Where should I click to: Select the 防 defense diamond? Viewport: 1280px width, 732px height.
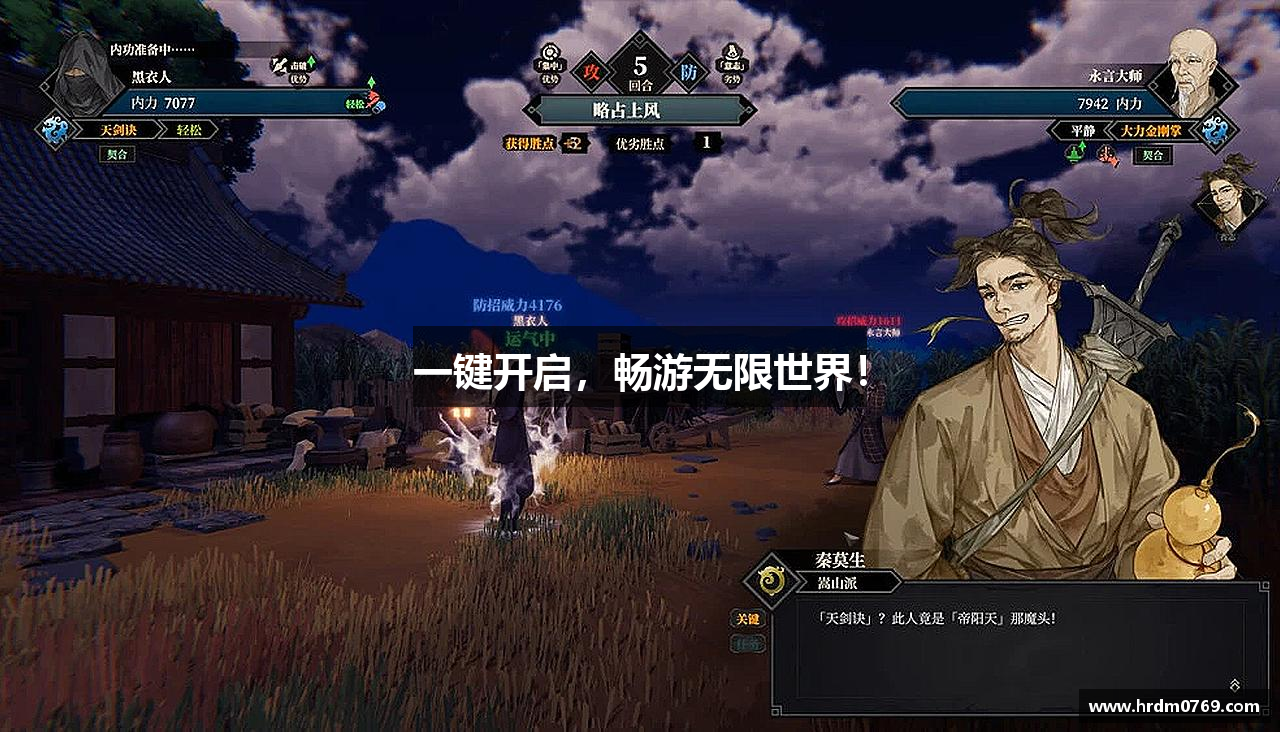click(690, 73)
